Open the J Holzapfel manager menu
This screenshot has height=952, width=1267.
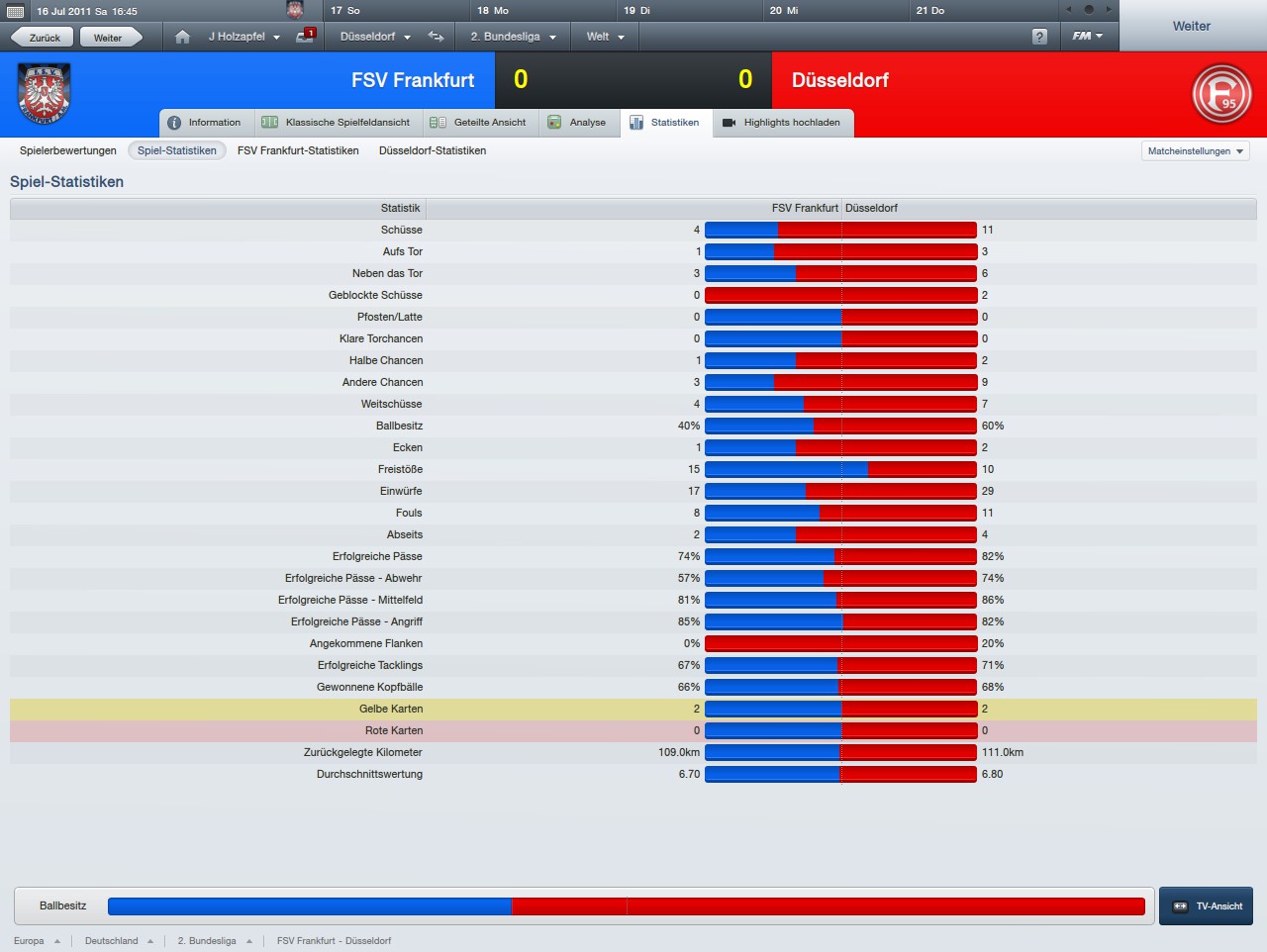pyautogui.click(x=243, y=37)
